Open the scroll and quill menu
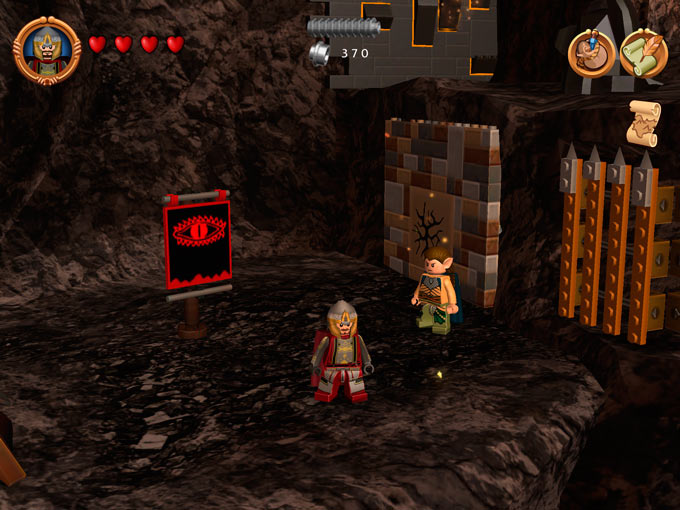 pyautogui.click(x=643, y=52)
